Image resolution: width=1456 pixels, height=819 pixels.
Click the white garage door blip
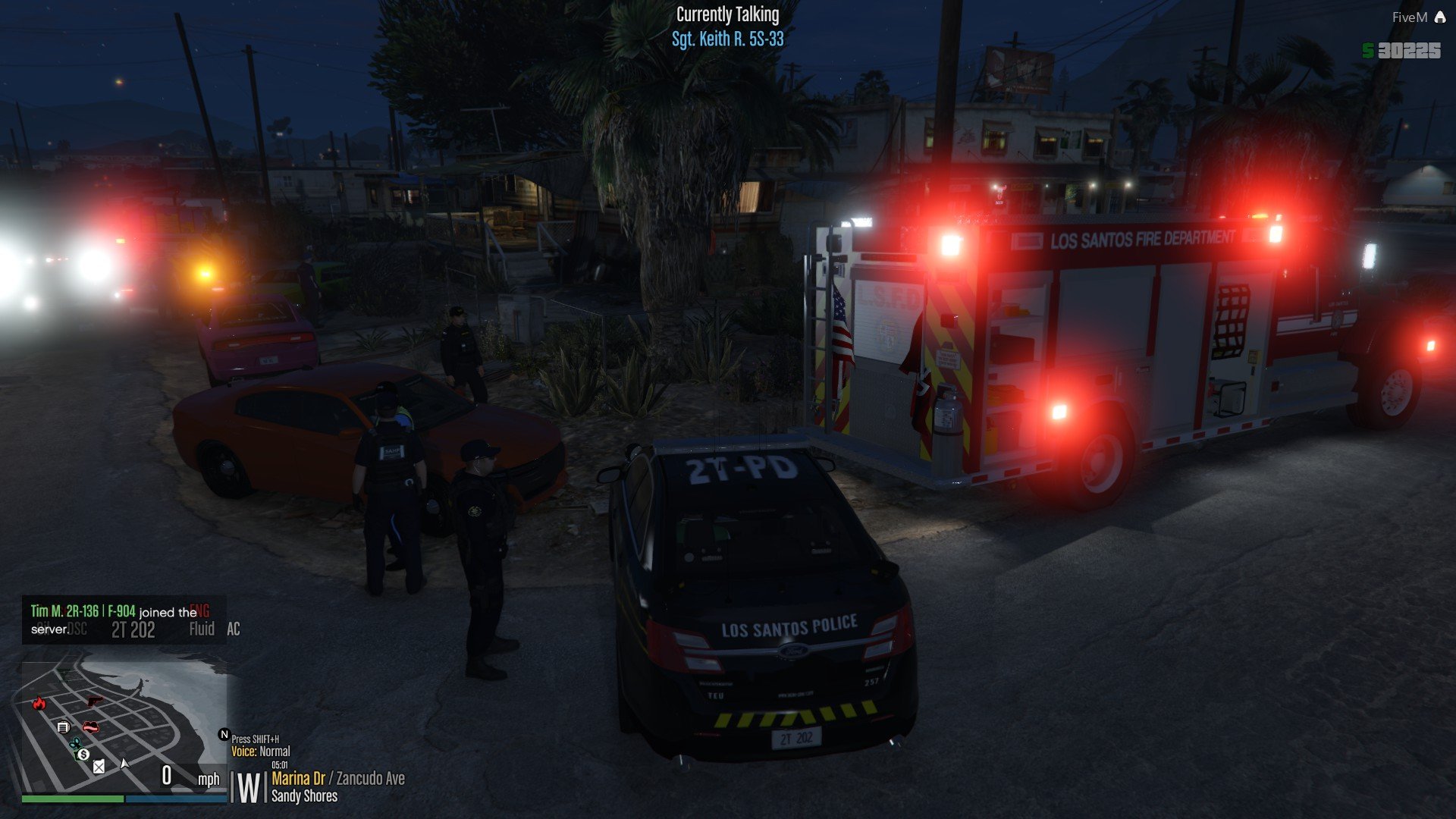tap(64, 727)
